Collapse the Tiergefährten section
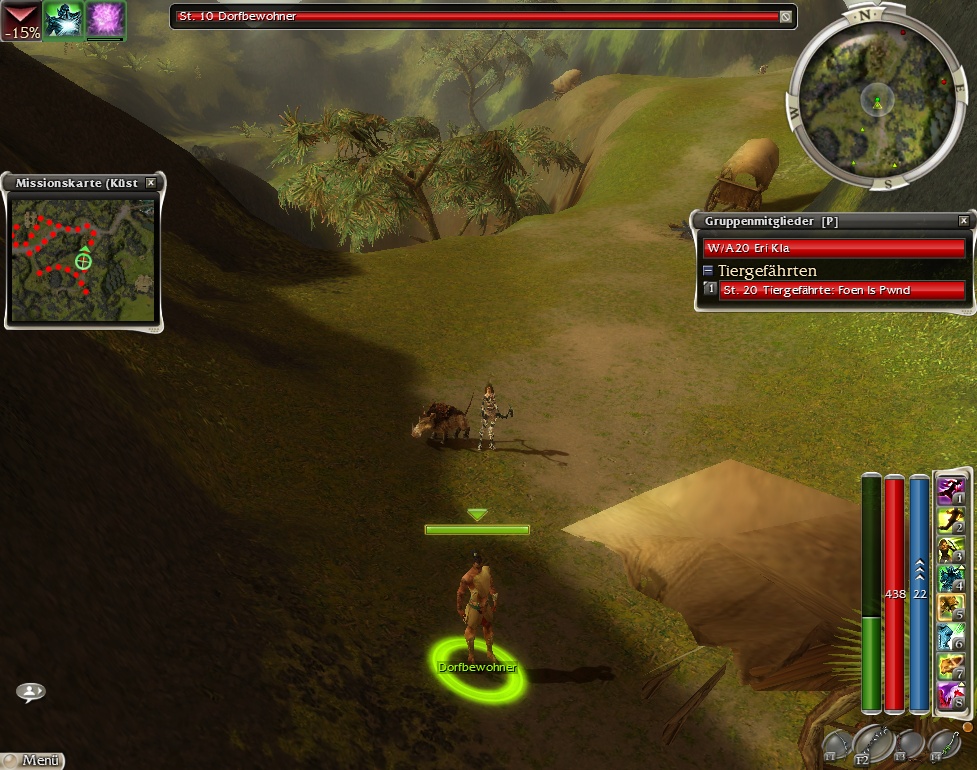The height and width of the screenshot is (770, 977). click(x=708, y=270)
